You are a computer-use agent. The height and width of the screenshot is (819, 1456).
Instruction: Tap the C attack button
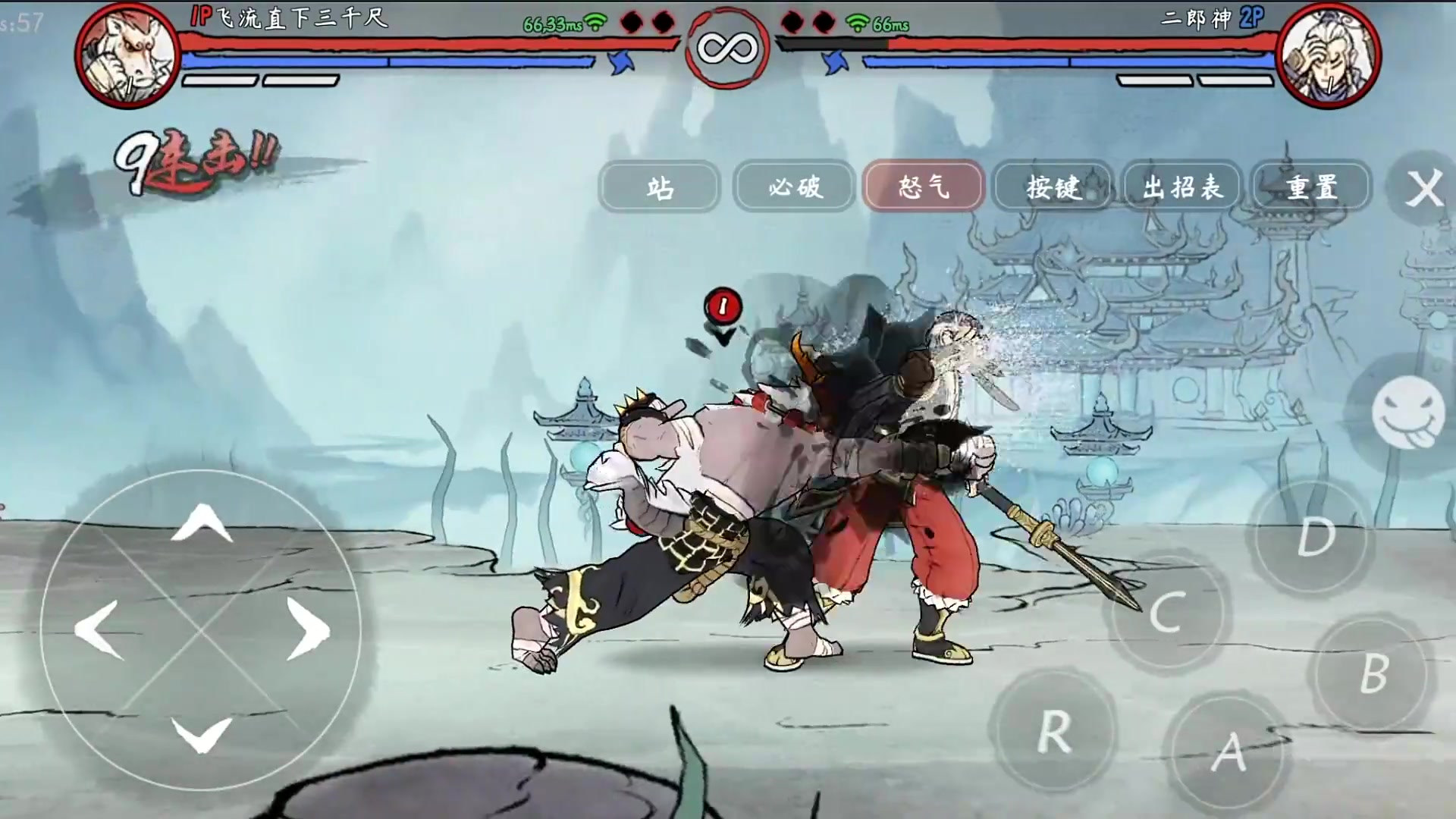click(1167, 613)
